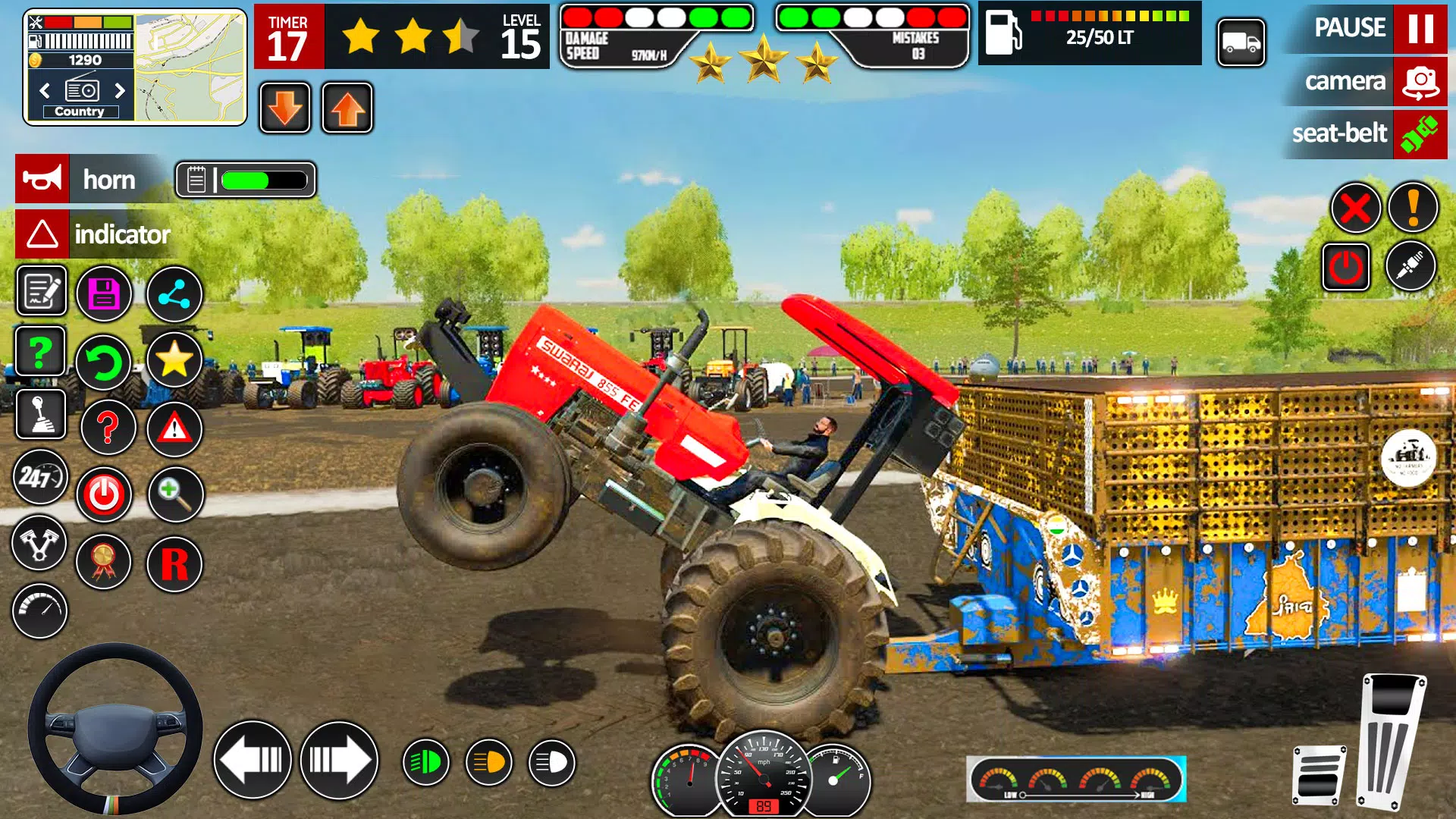
Task: Tap the blue share icon
Action: pyautogui.click(x=174, y=294)
